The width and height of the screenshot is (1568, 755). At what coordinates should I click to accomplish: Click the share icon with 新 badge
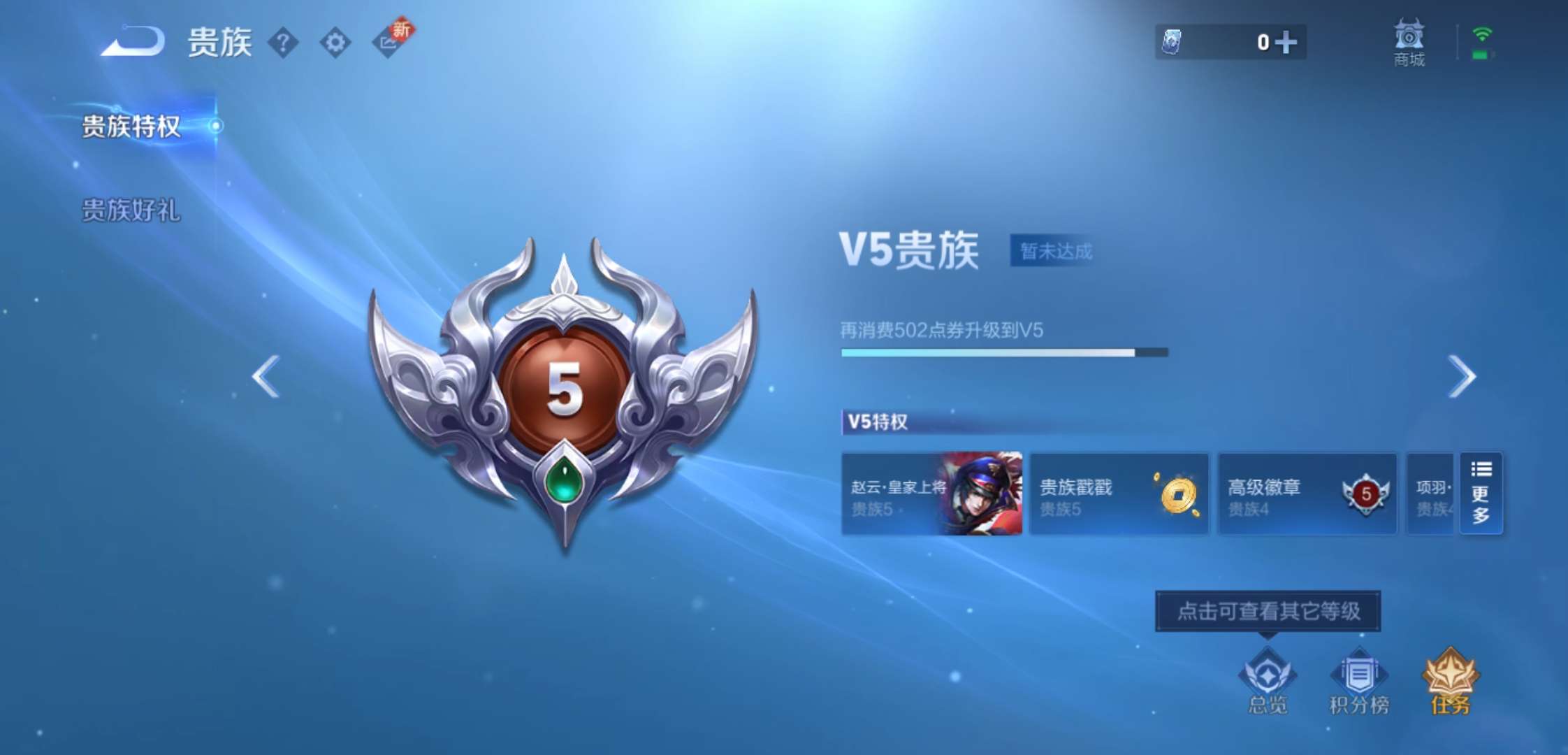tap(389, 41)
